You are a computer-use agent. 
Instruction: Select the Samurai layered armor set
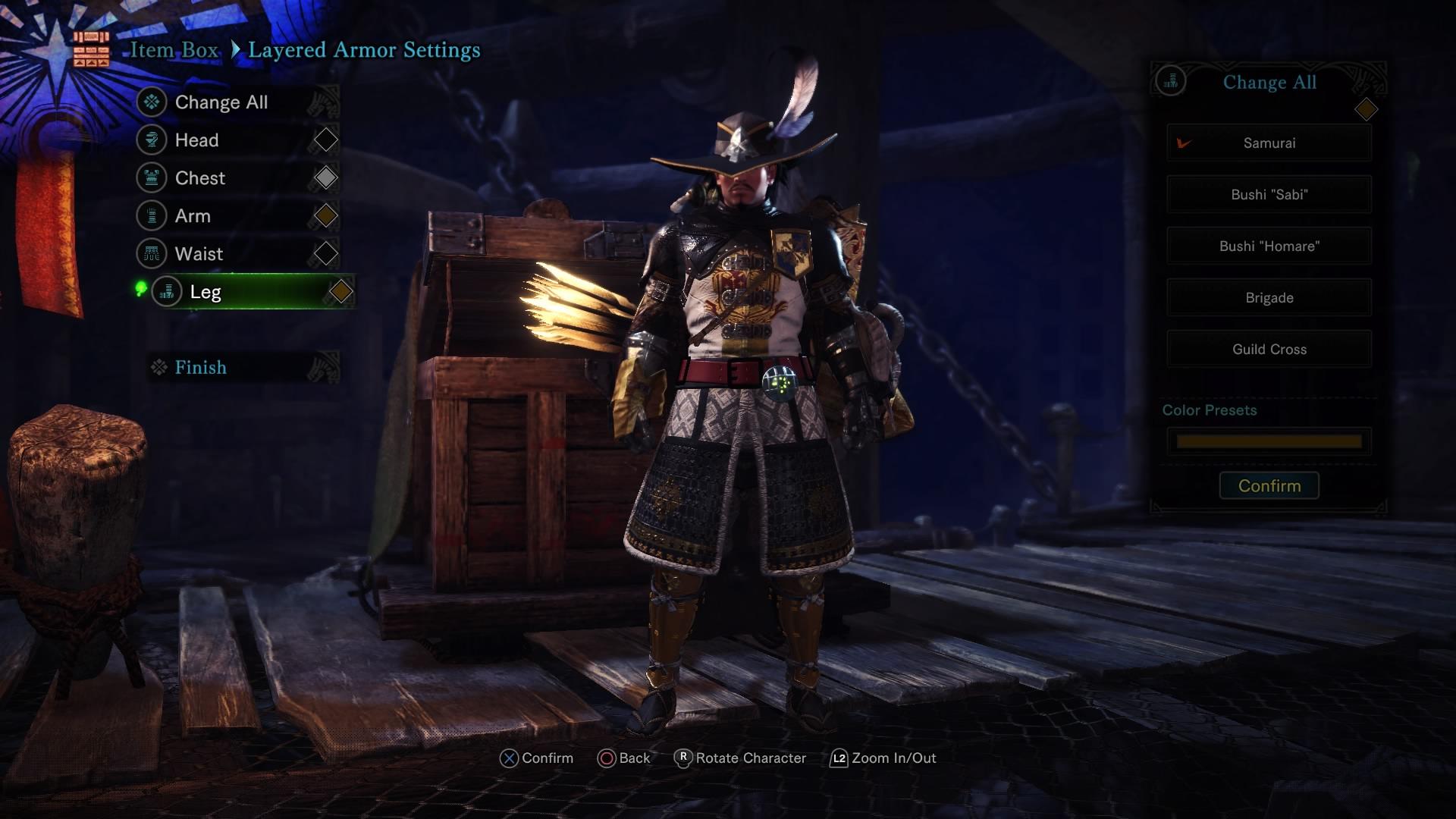[x=1269, y=143]
